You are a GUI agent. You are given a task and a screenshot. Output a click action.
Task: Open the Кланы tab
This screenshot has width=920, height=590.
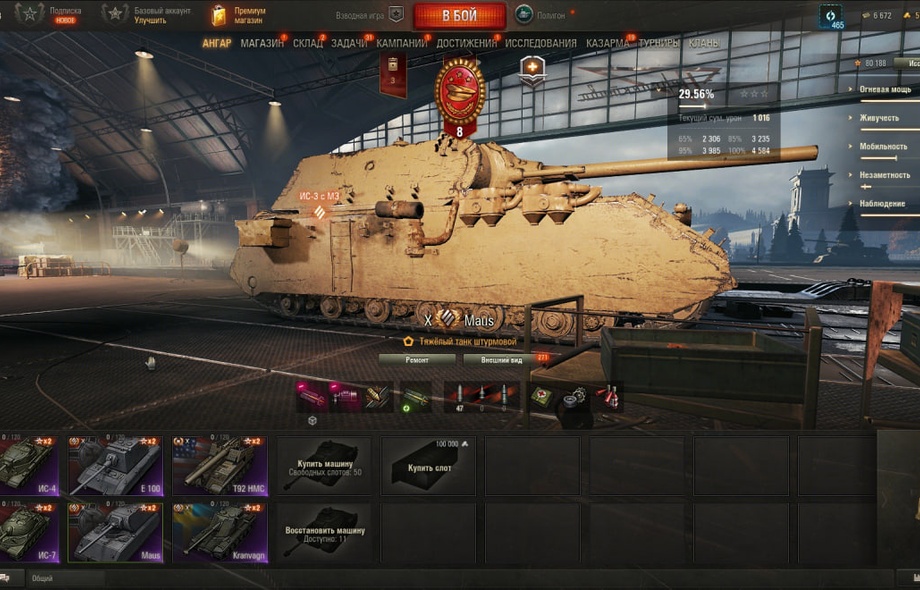703,44
